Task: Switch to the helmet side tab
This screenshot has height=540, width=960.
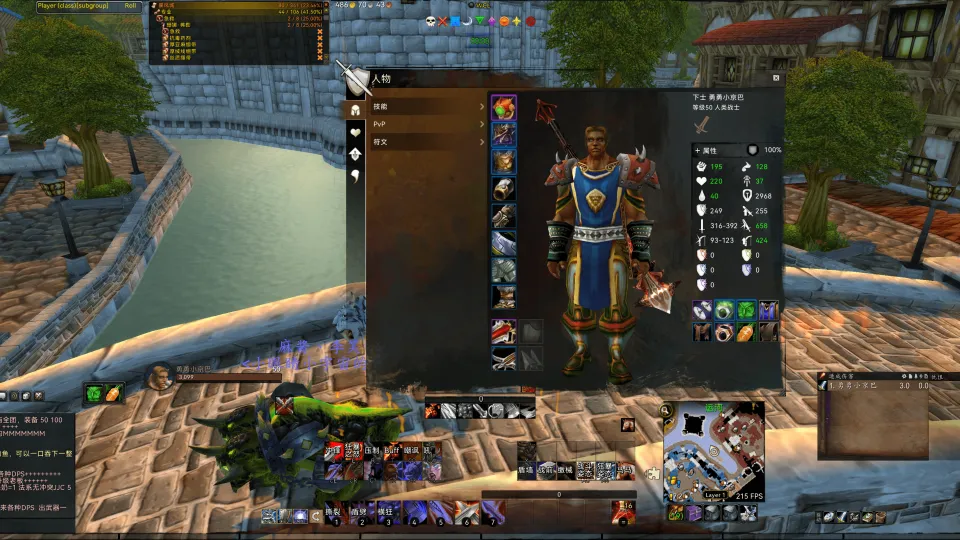Action: coord(355,109)
